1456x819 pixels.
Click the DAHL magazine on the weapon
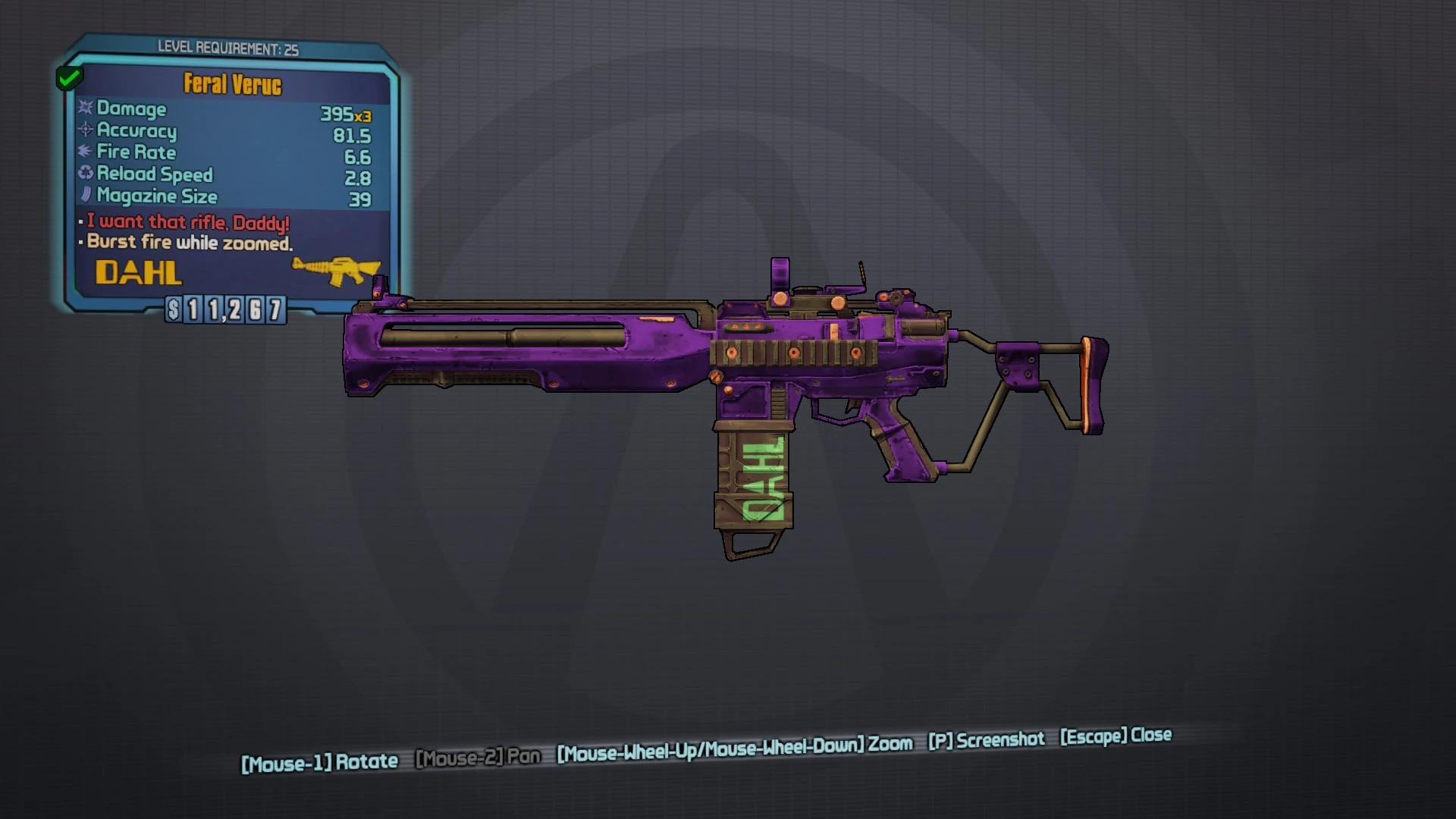tap(758, 478)
